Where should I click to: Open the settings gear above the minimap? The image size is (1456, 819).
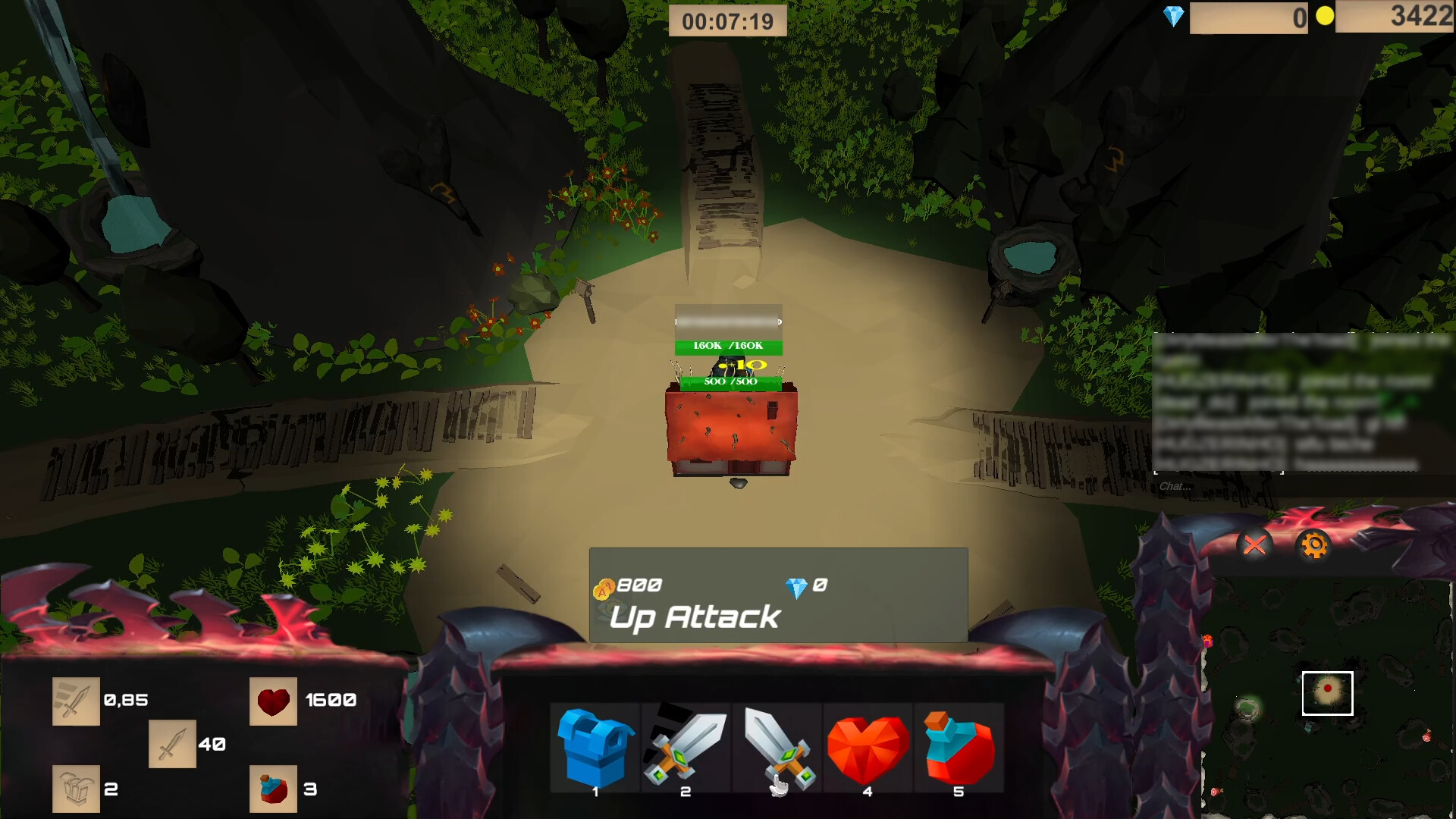(x=1314, y=545)
